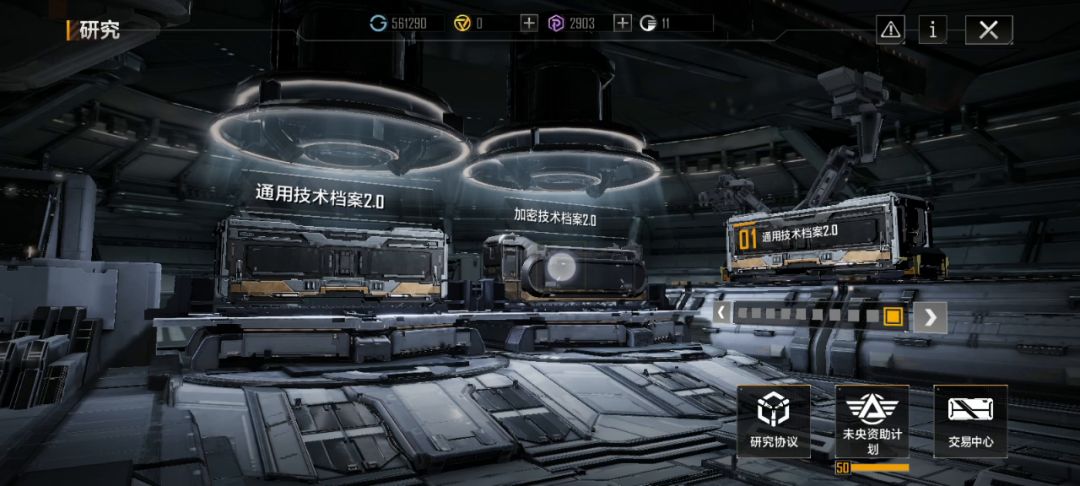Add more purple P currency with plus
1080x486 pixels.
click(622, 23)
